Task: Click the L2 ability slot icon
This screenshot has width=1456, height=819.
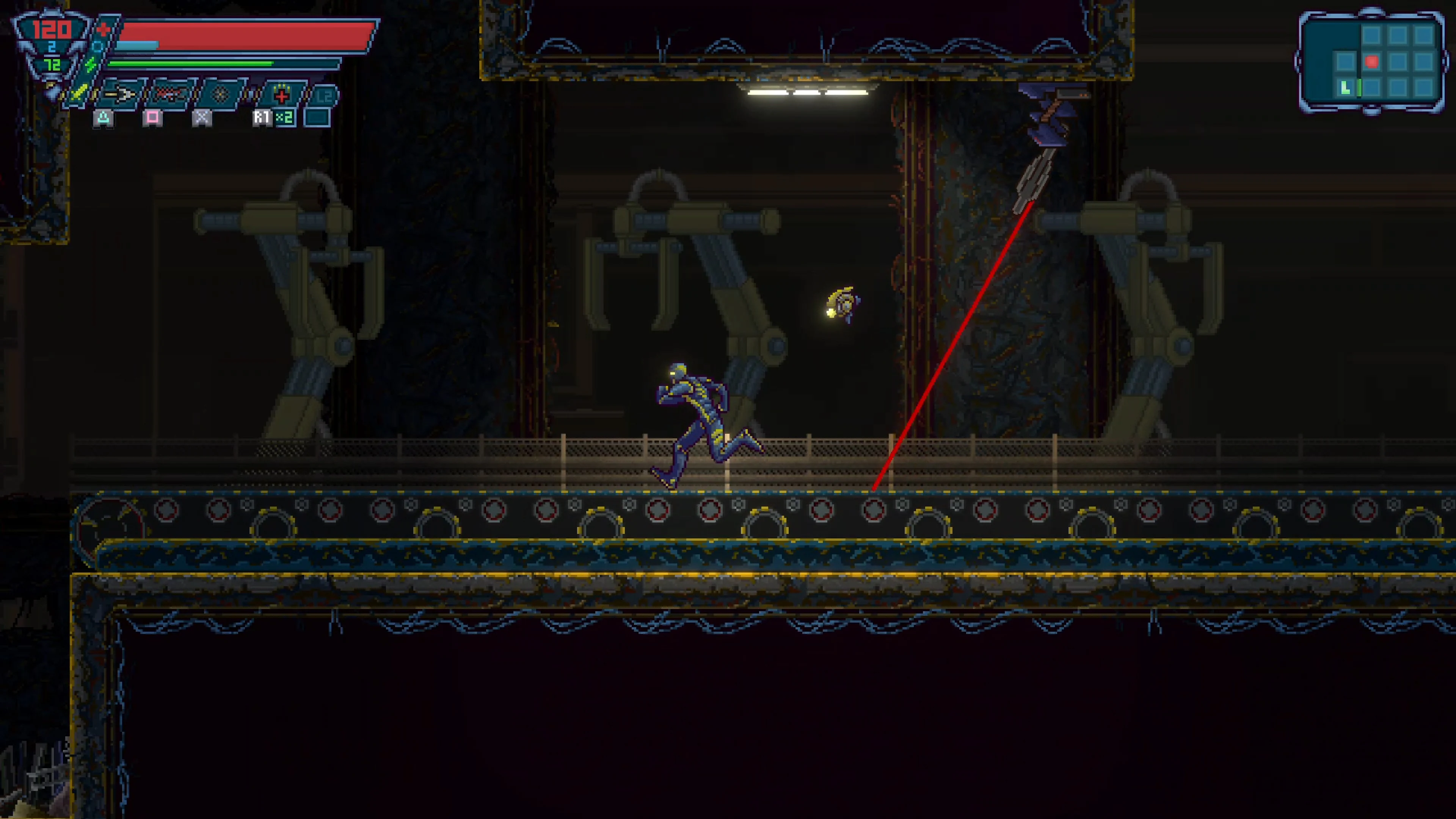Action: 323,96
